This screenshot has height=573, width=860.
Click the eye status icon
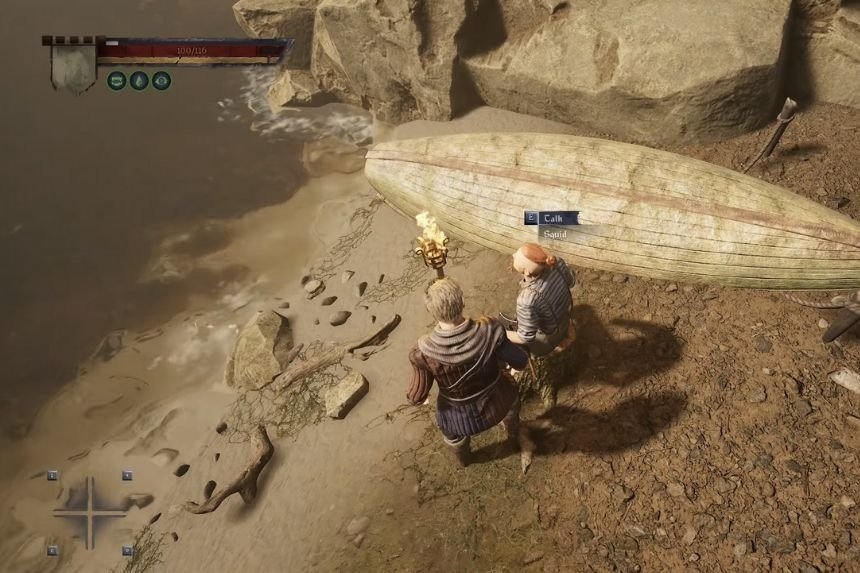[161, 81]
